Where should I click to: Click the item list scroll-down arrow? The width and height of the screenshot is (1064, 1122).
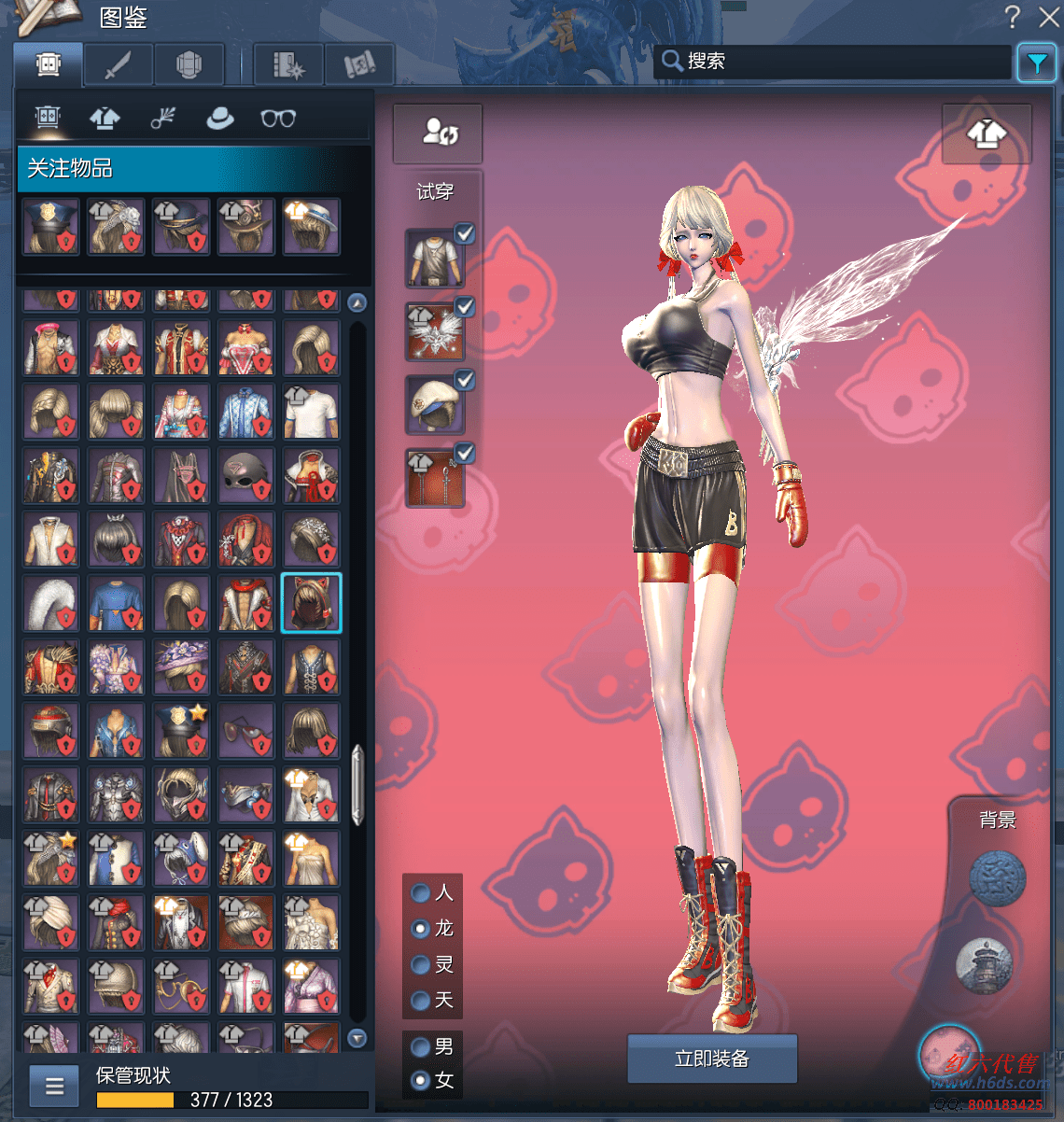click(357, 1038)
